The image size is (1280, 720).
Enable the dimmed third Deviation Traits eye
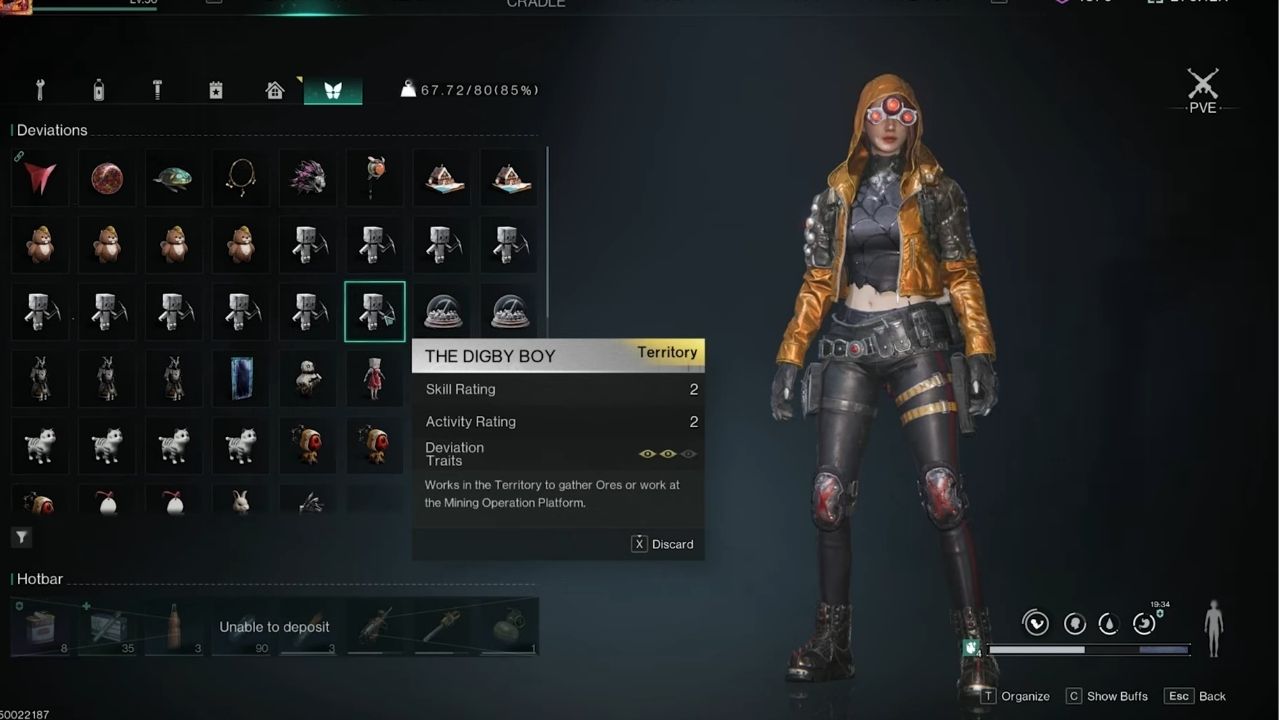[687, 453]
